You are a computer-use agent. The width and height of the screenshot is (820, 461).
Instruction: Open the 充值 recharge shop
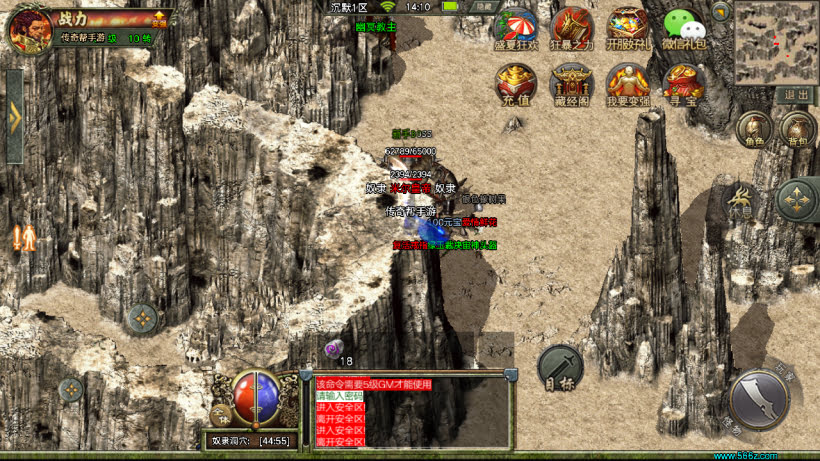[515, 83]
